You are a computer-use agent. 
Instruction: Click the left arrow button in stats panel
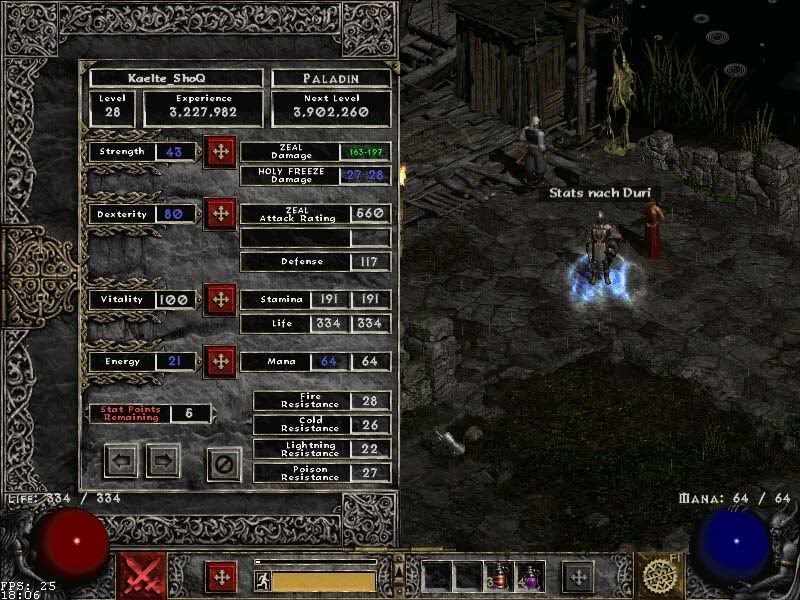click(121, 461)
